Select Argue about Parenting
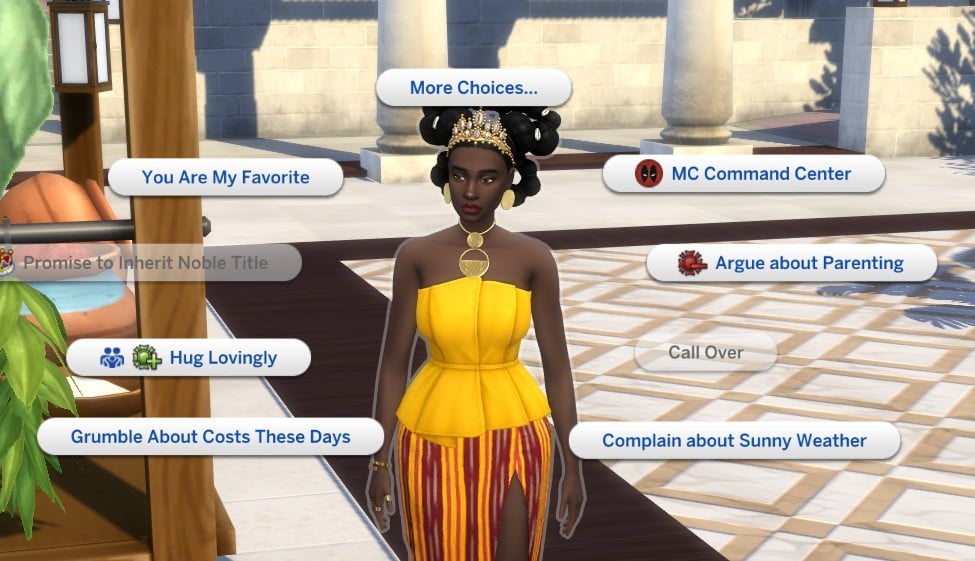975x561 pixels. tap(791, 264)
